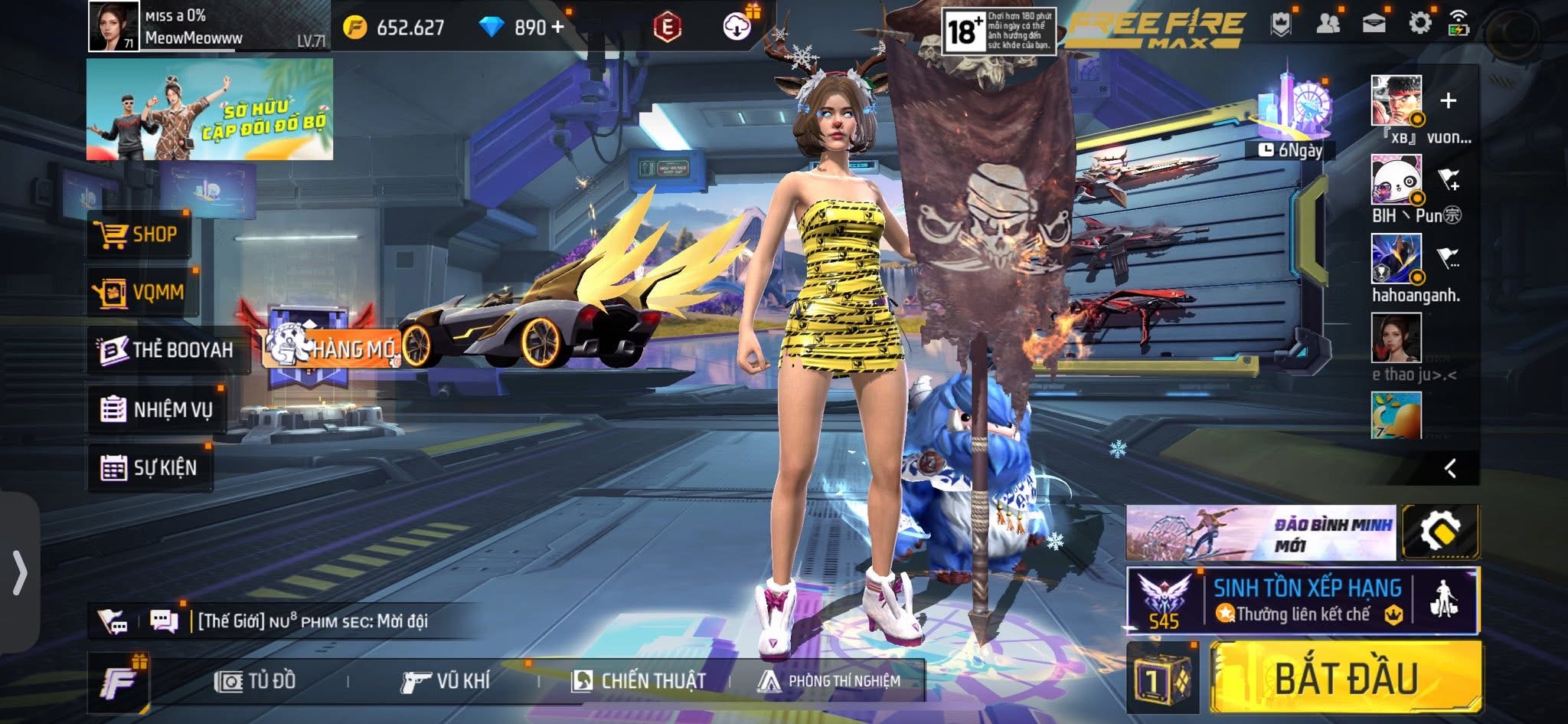Open the ĐẢO BÌNH MINH map banner
The image size is (1568, 724).
pos(1260,532)
